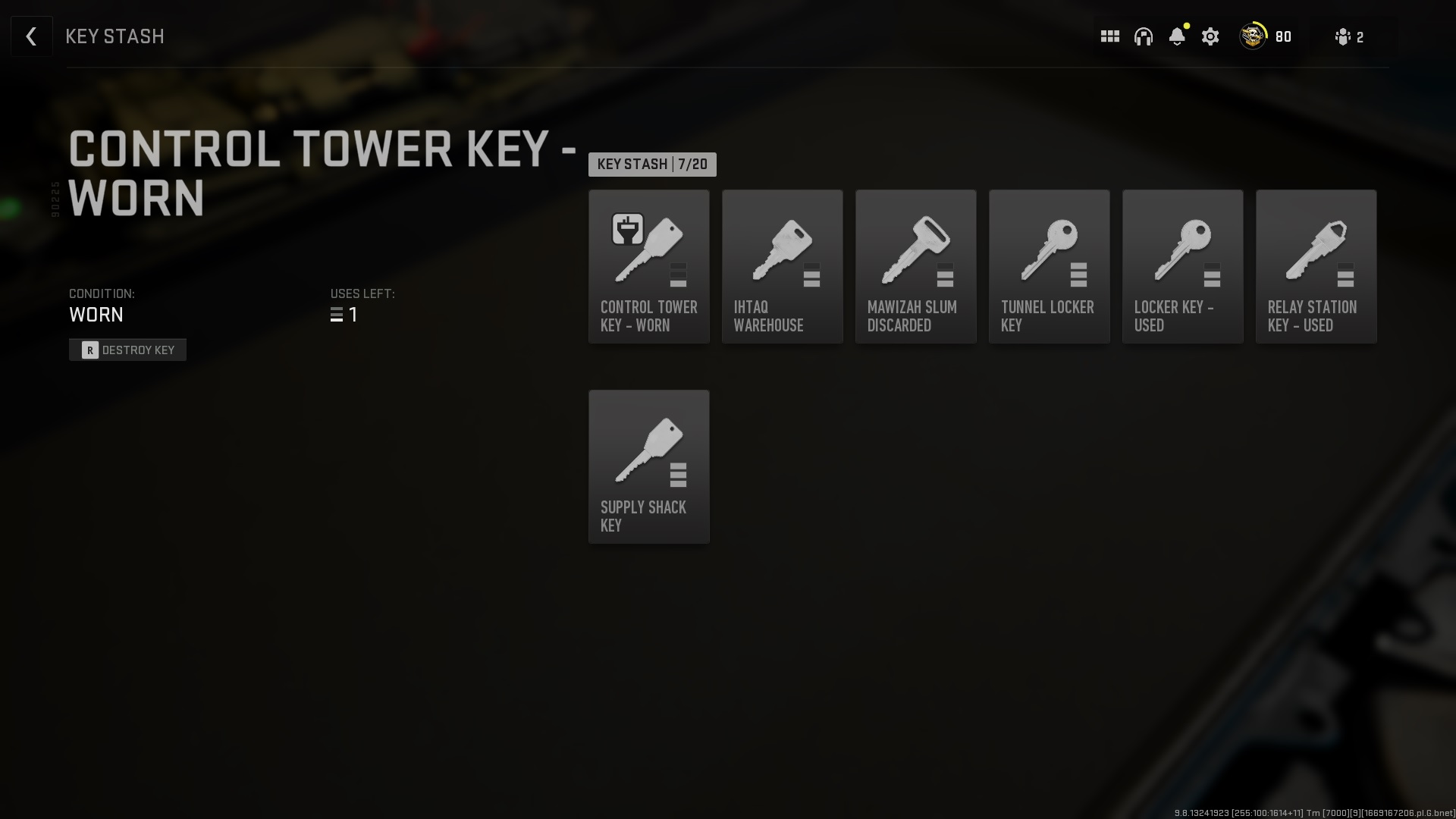1456x819 pixels.
Task: Toggle the party members indicator
Action: [1348, 36]
